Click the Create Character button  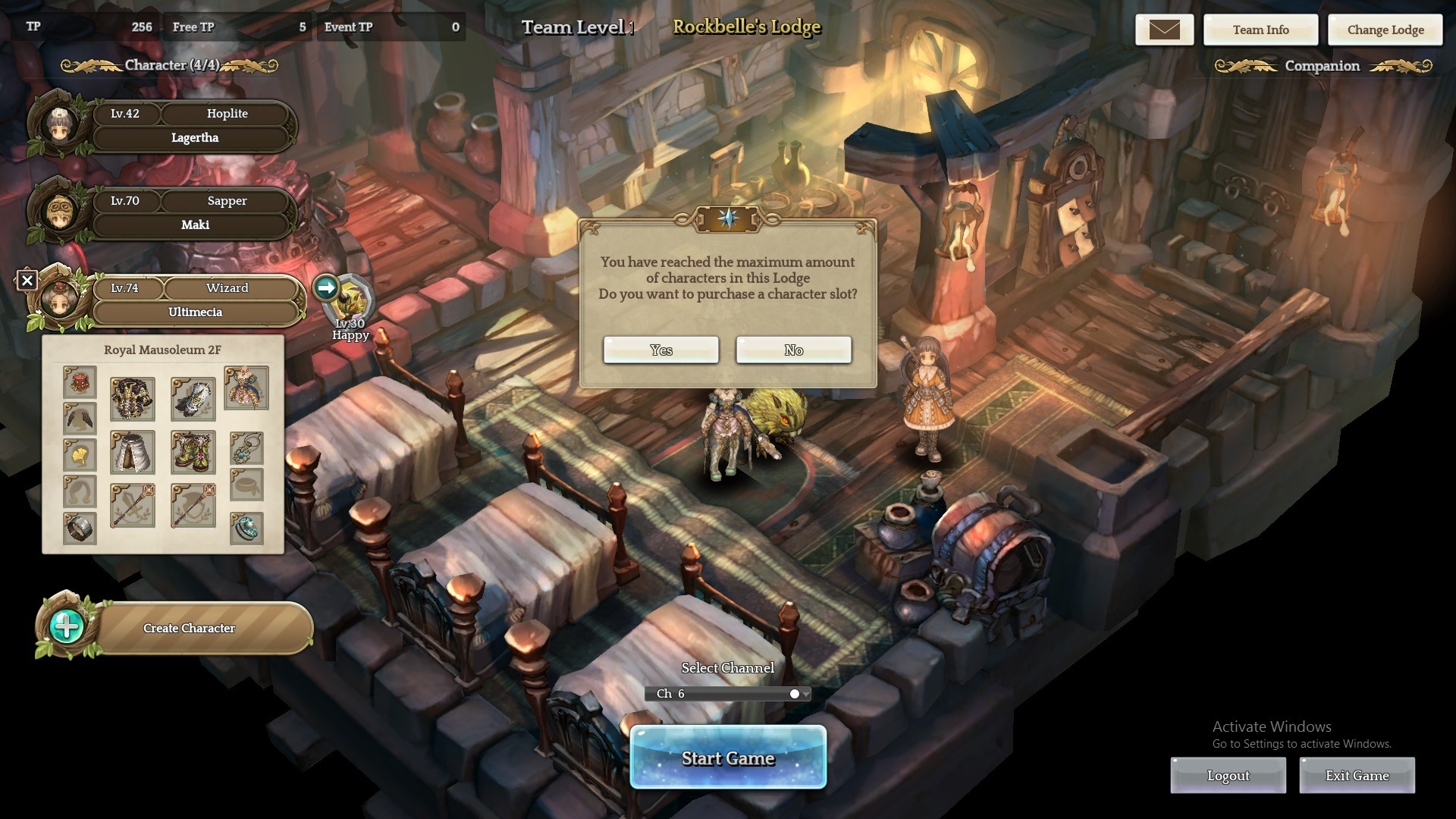[x=189, y=628]
